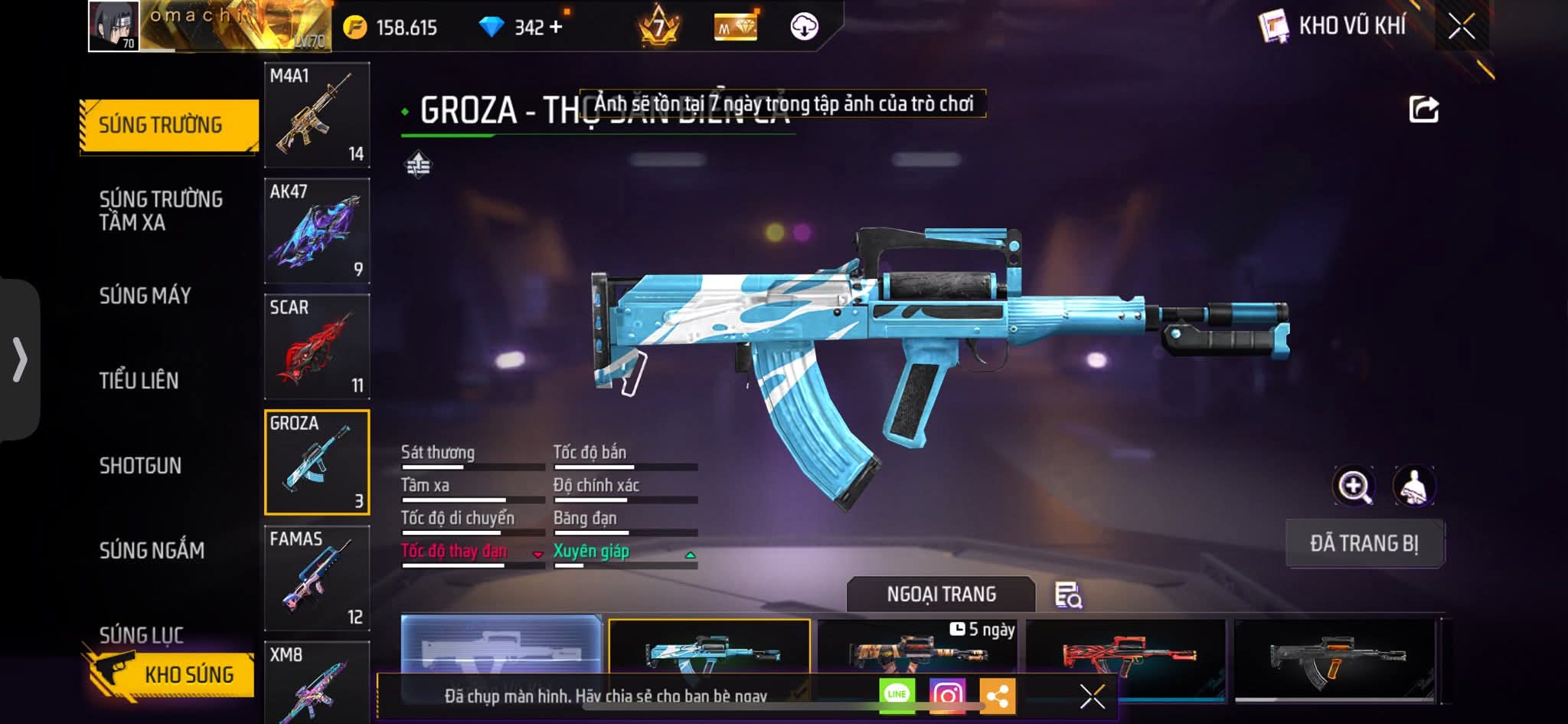This screenshot has width=1568, height=724.
Task: Switch to SÚNG NGẮM category
Action: click(x=152, y=550)
